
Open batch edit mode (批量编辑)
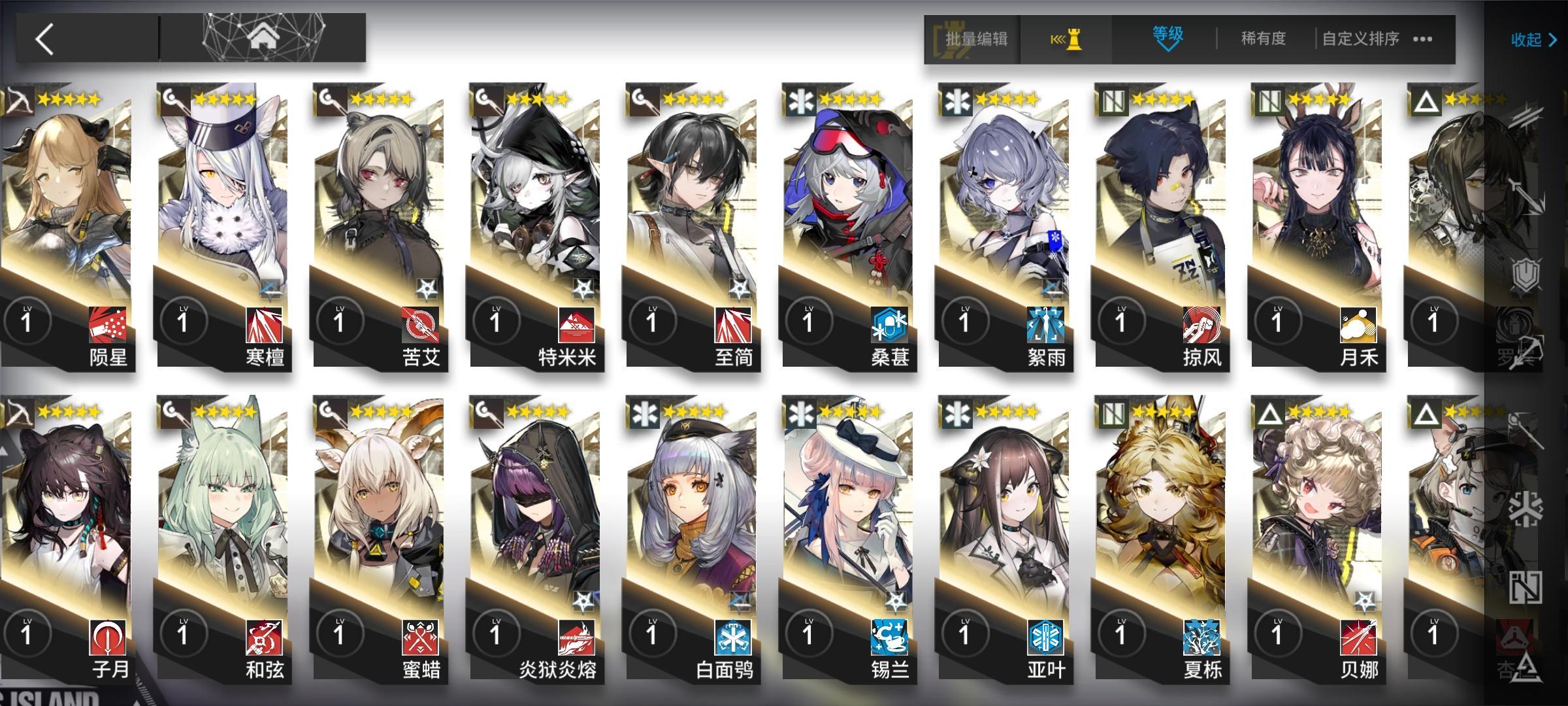click(974, 41)
